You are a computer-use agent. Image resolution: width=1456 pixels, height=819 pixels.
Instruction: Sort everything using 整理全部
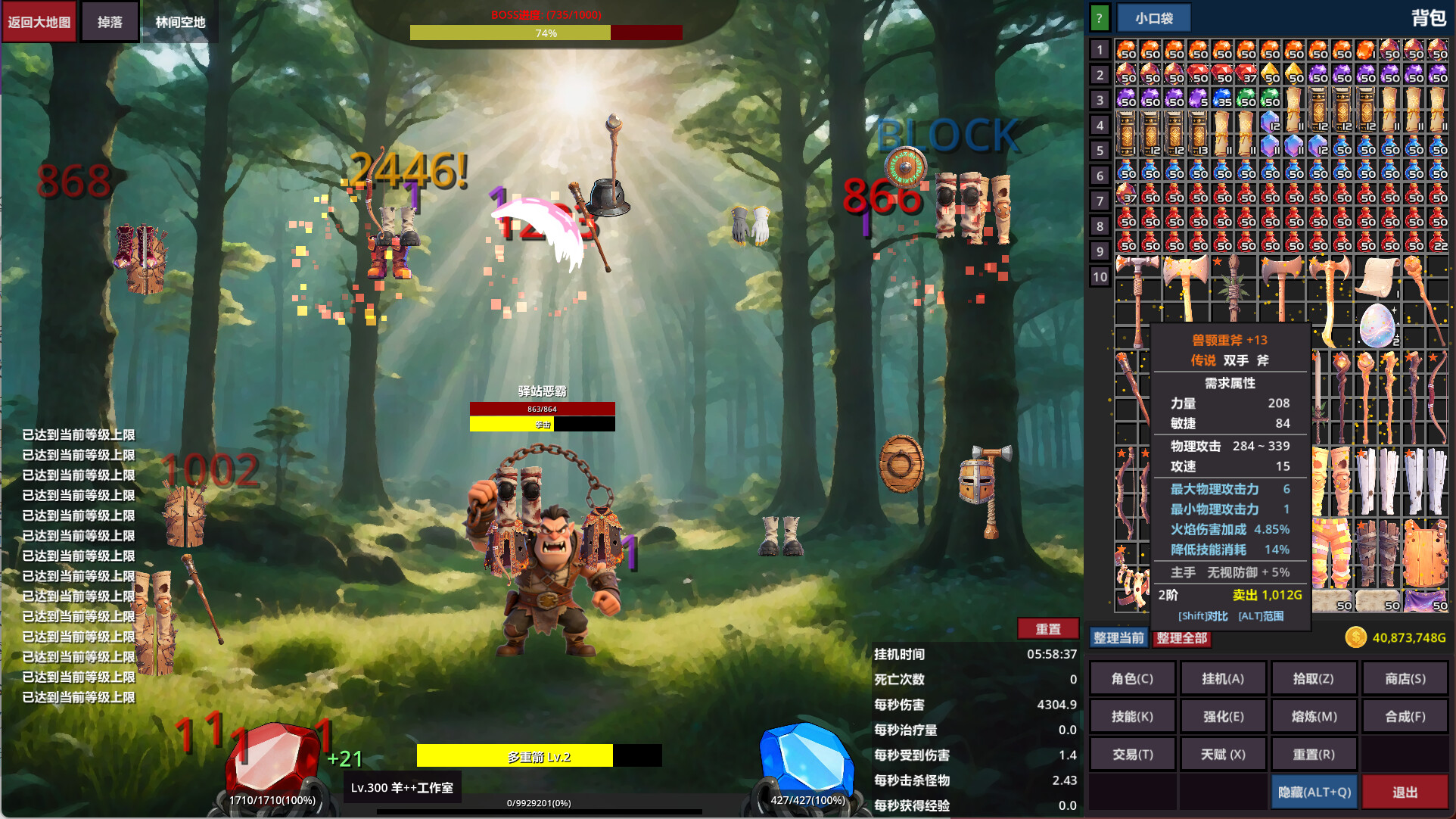[x=1181, y=638]
